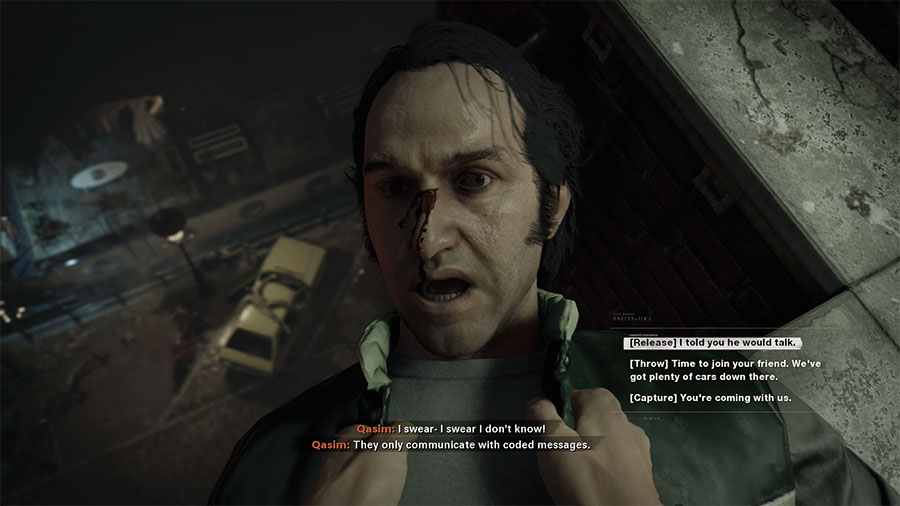Pick the Capture response option

(x=710, y=398)
